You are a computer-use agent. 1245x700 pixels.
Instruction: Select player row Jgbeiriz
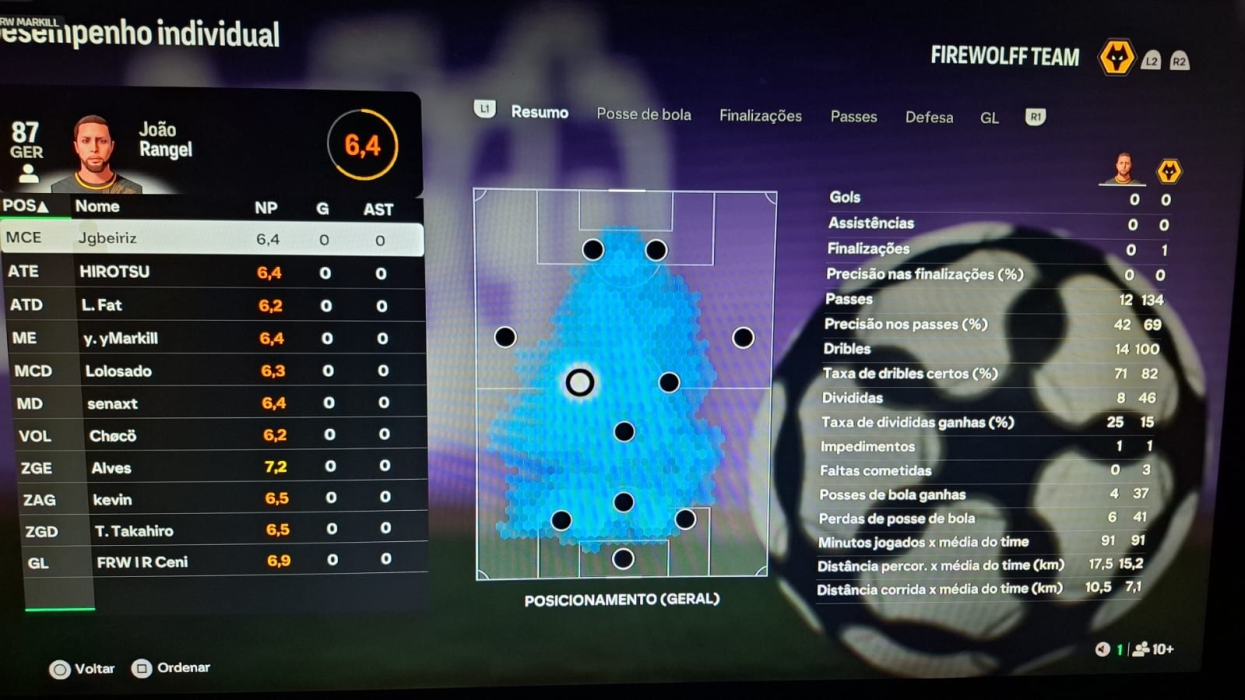tap(211, 239)
